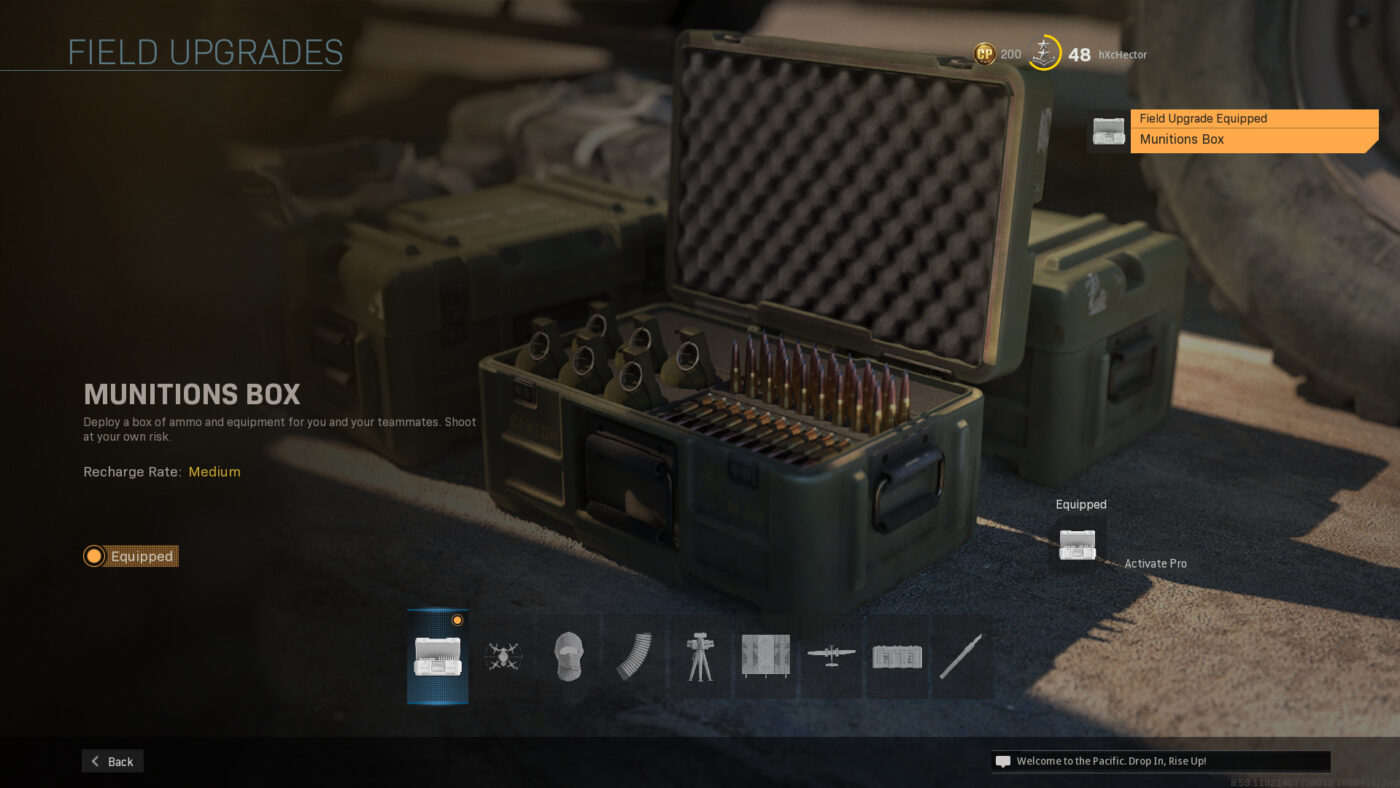This screenshot has height=788, width=1400.
Task: Click the Equipped status button
Action: click(x=131, y=556)
